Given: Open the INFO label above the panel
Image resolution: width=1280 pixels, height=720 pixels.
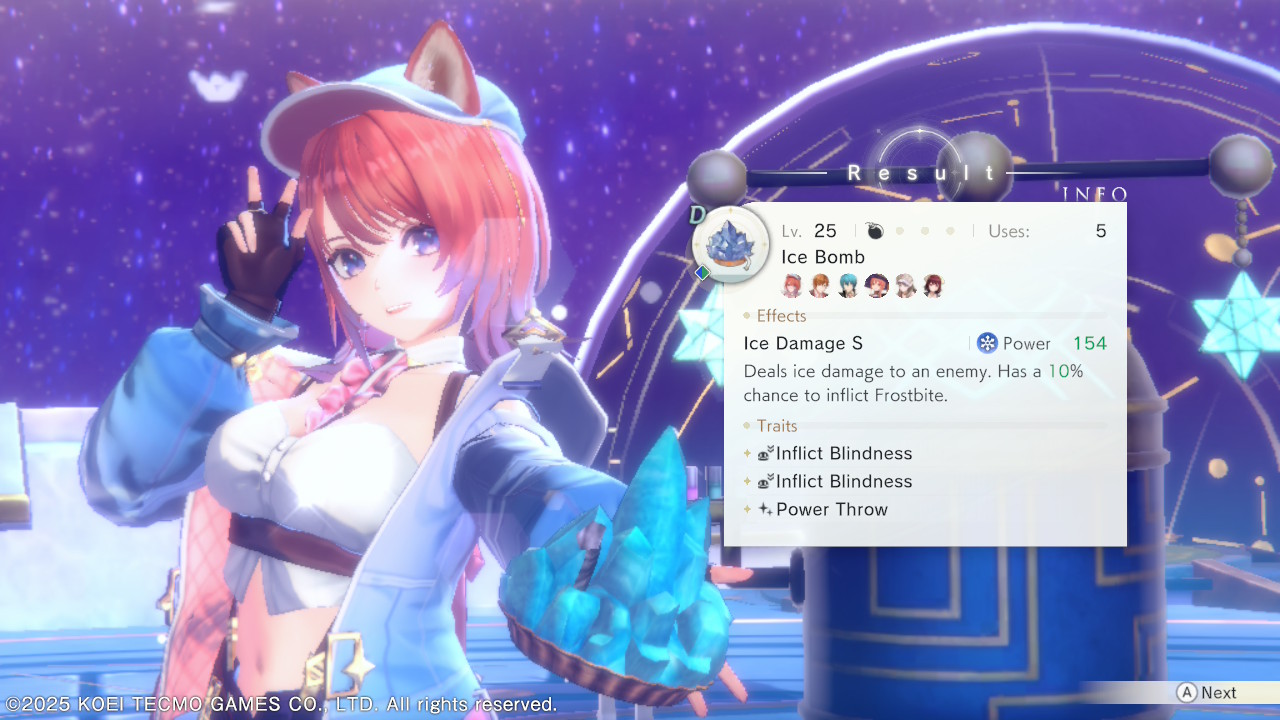Looking at the screenshot, I should (x=1095, y=194).
